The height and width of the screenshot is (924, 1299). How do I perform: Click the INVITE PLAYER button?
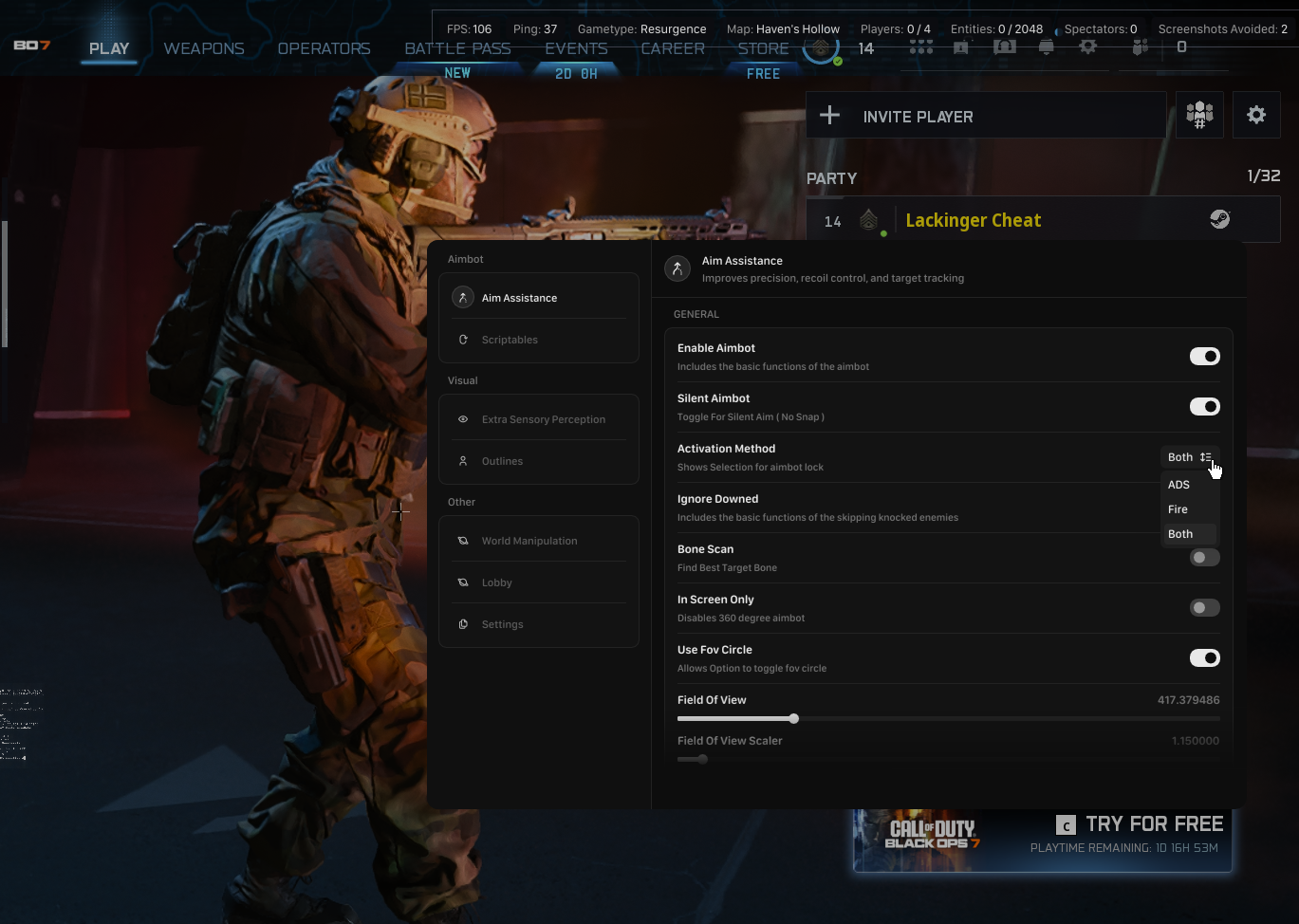(987, 116)
